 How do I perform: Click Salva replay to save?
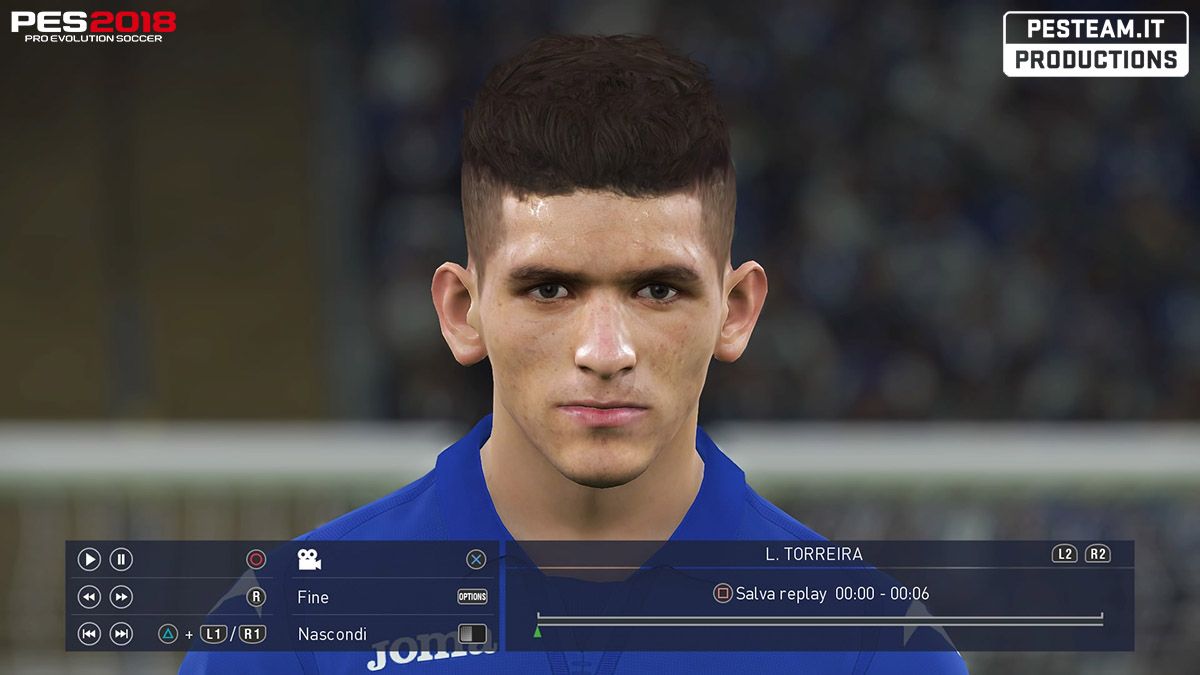(x=780, y=594)
